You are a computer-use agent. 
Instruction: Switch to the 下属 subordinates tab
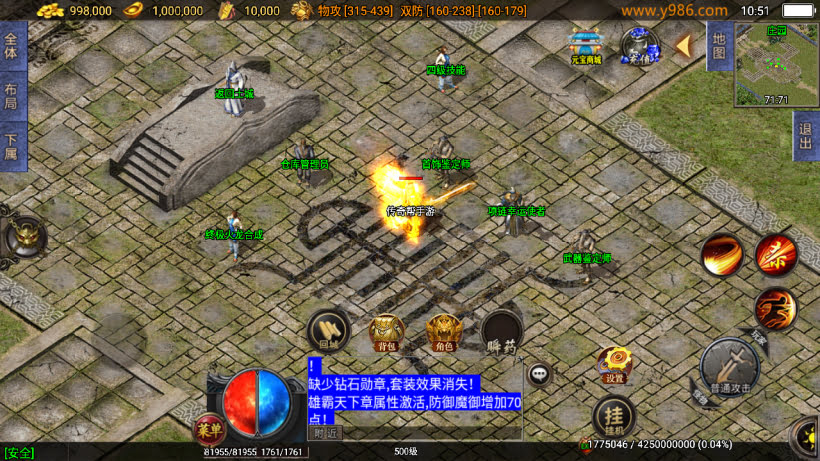click(12, 147)
